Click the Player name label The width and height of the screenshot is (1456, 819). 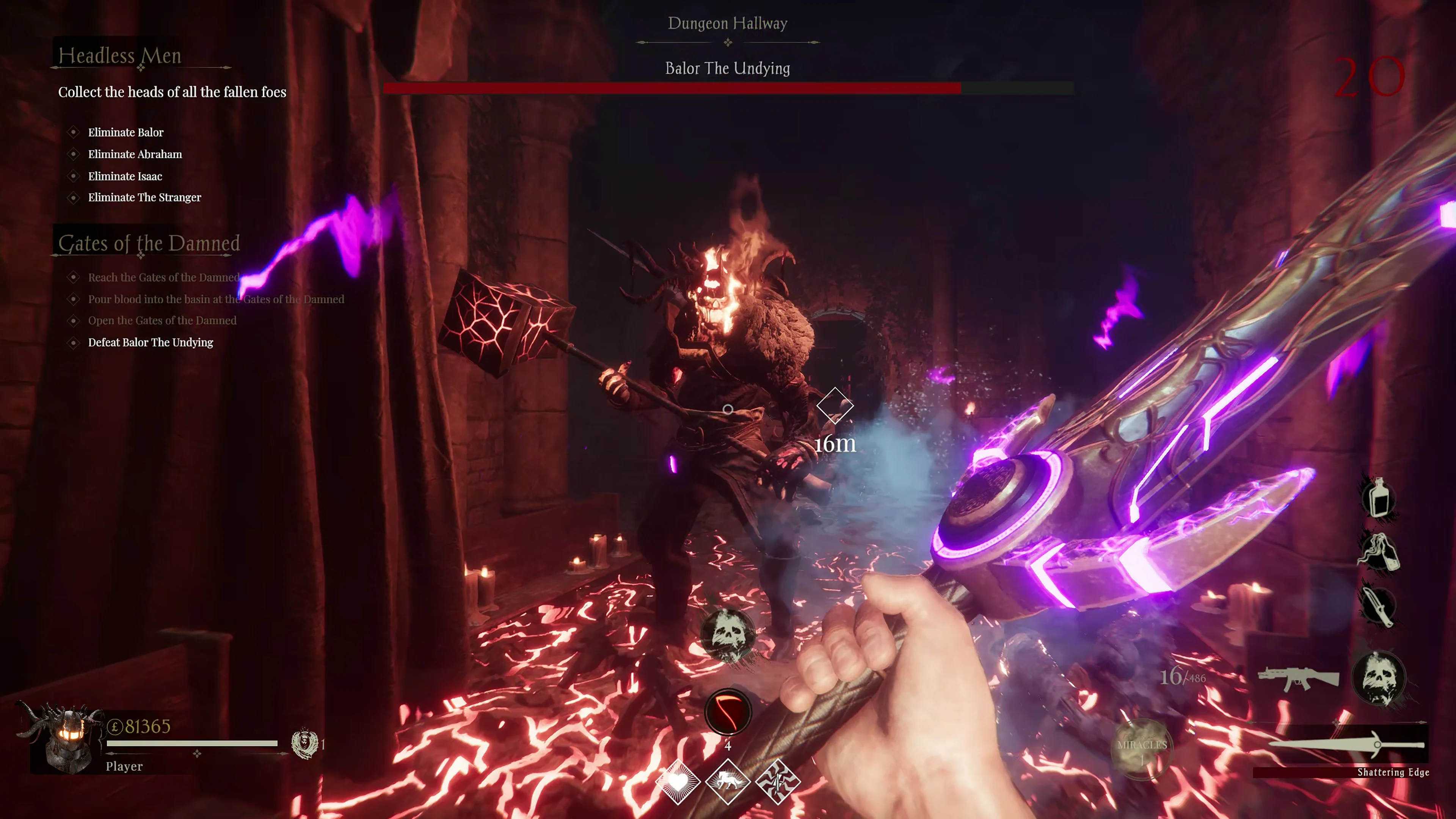[123, 766]
